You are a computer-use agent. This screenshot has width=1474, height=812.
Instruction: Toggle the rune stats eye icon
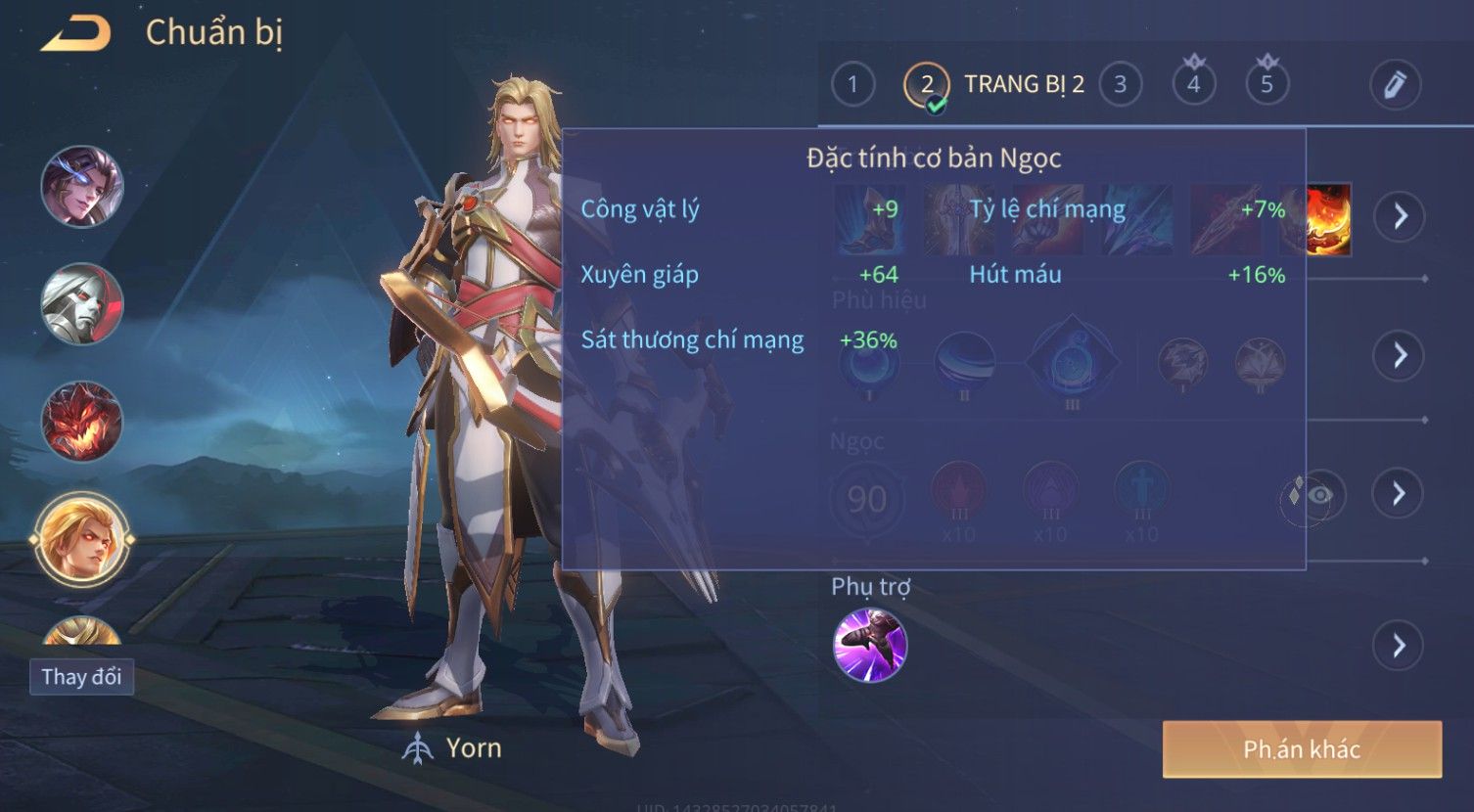(1317, 495)
